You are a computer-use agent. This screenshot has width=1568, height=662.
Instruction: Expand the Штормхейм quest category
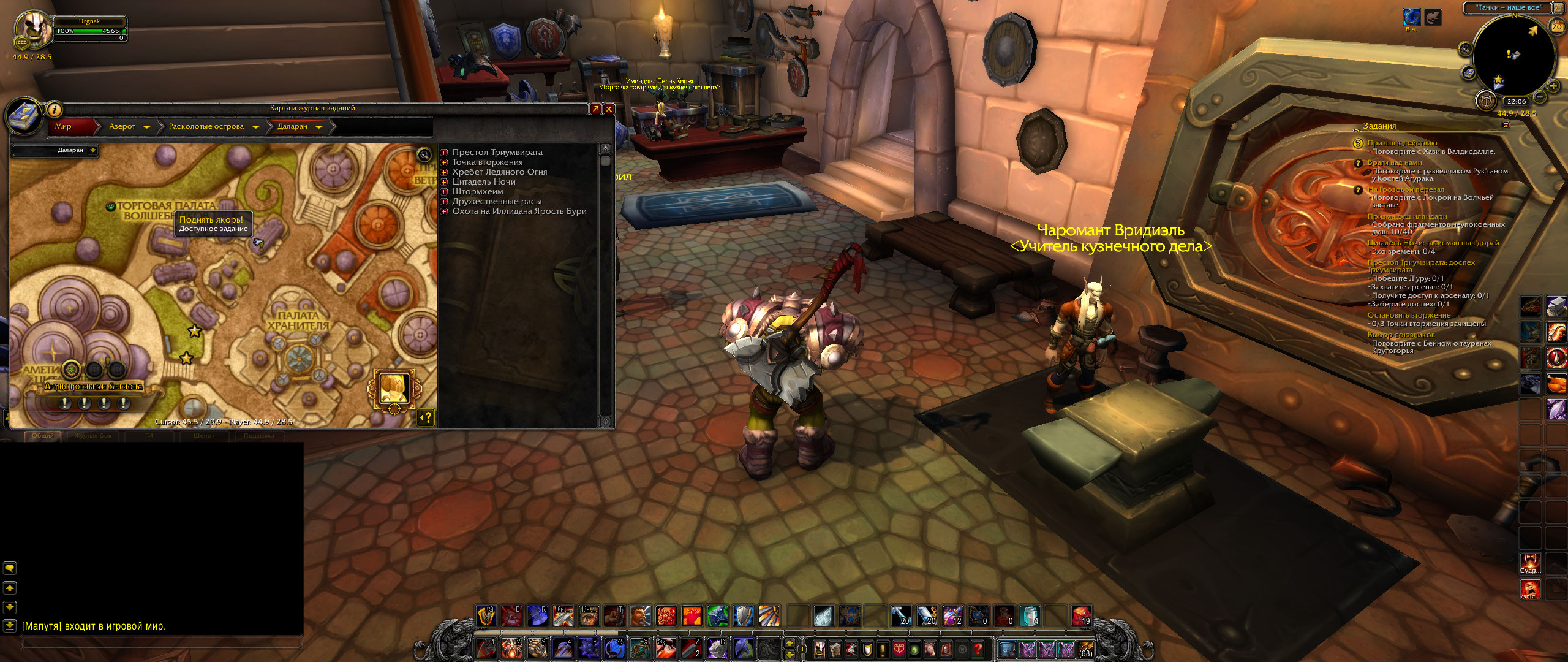444,192
